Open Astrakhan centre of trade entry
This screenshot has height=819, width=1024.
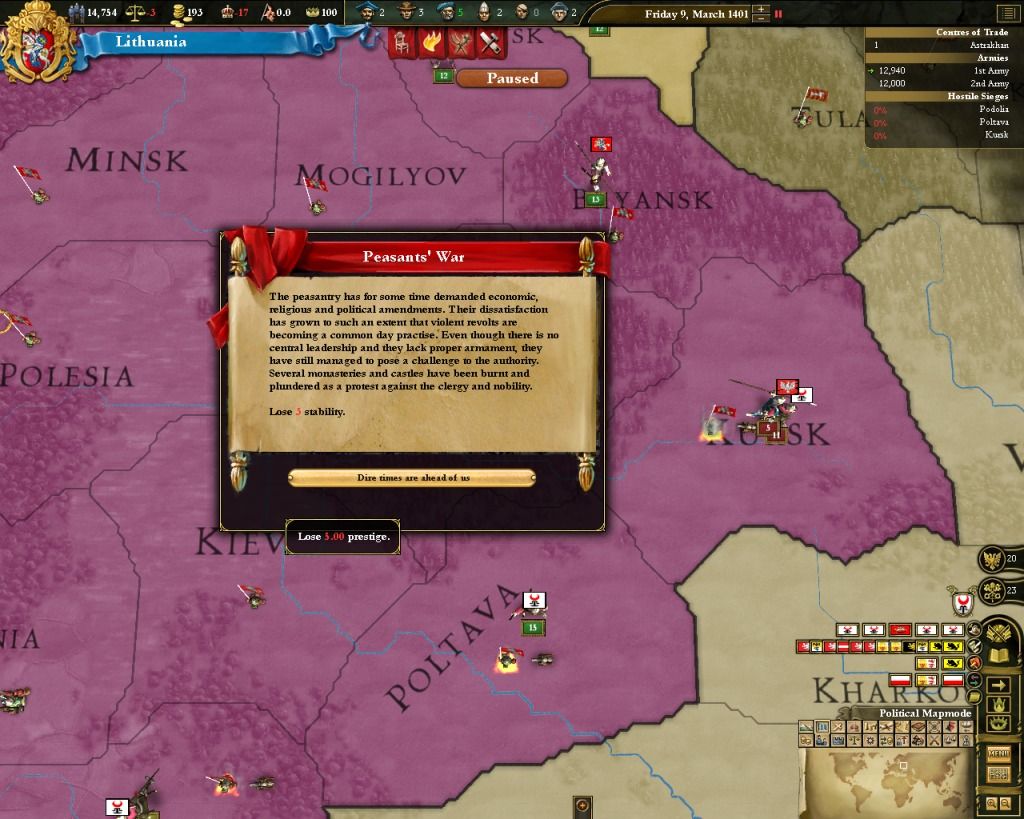point(942,45)
